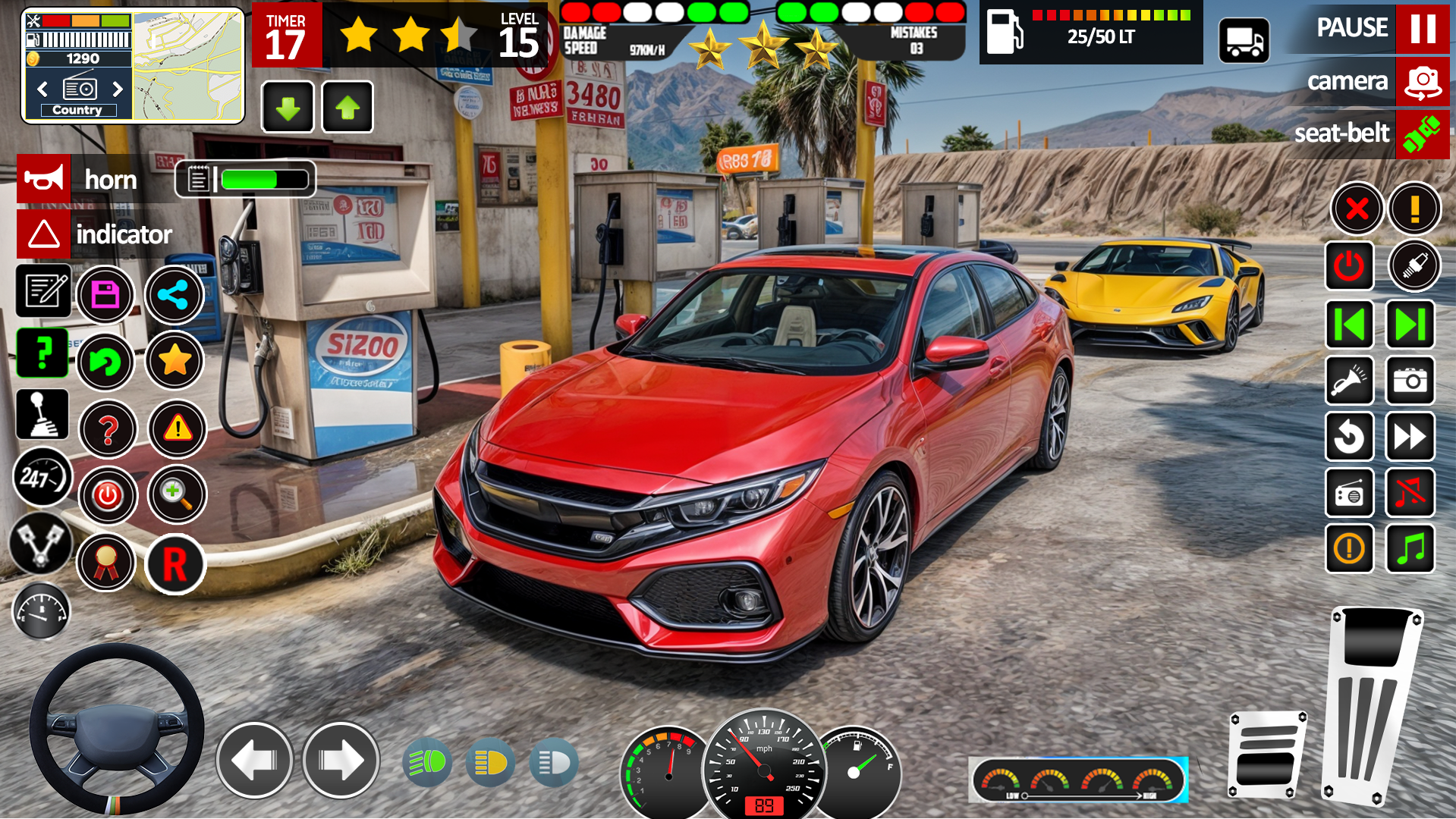Adjust the horn volume bar

(x=262, y=179)
